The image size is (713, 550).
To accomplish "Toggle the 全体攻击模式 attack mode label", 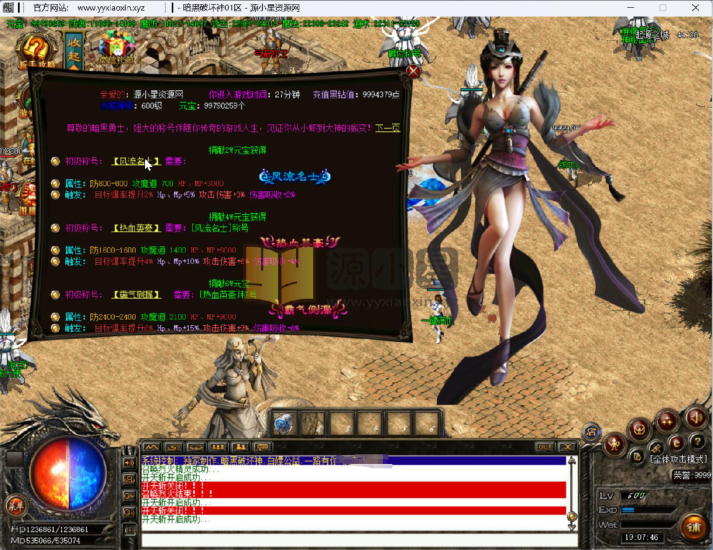I will click(x=679, y=459).
